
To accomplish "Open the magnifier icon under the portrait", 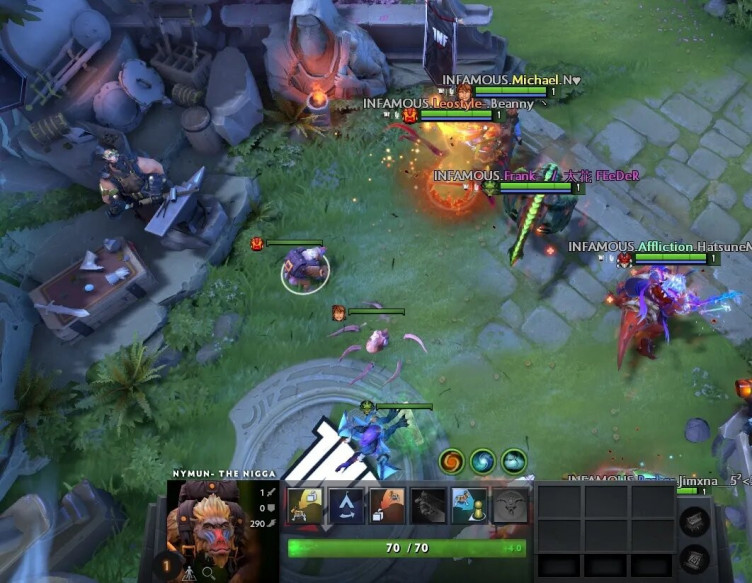I will click(208, 573).
